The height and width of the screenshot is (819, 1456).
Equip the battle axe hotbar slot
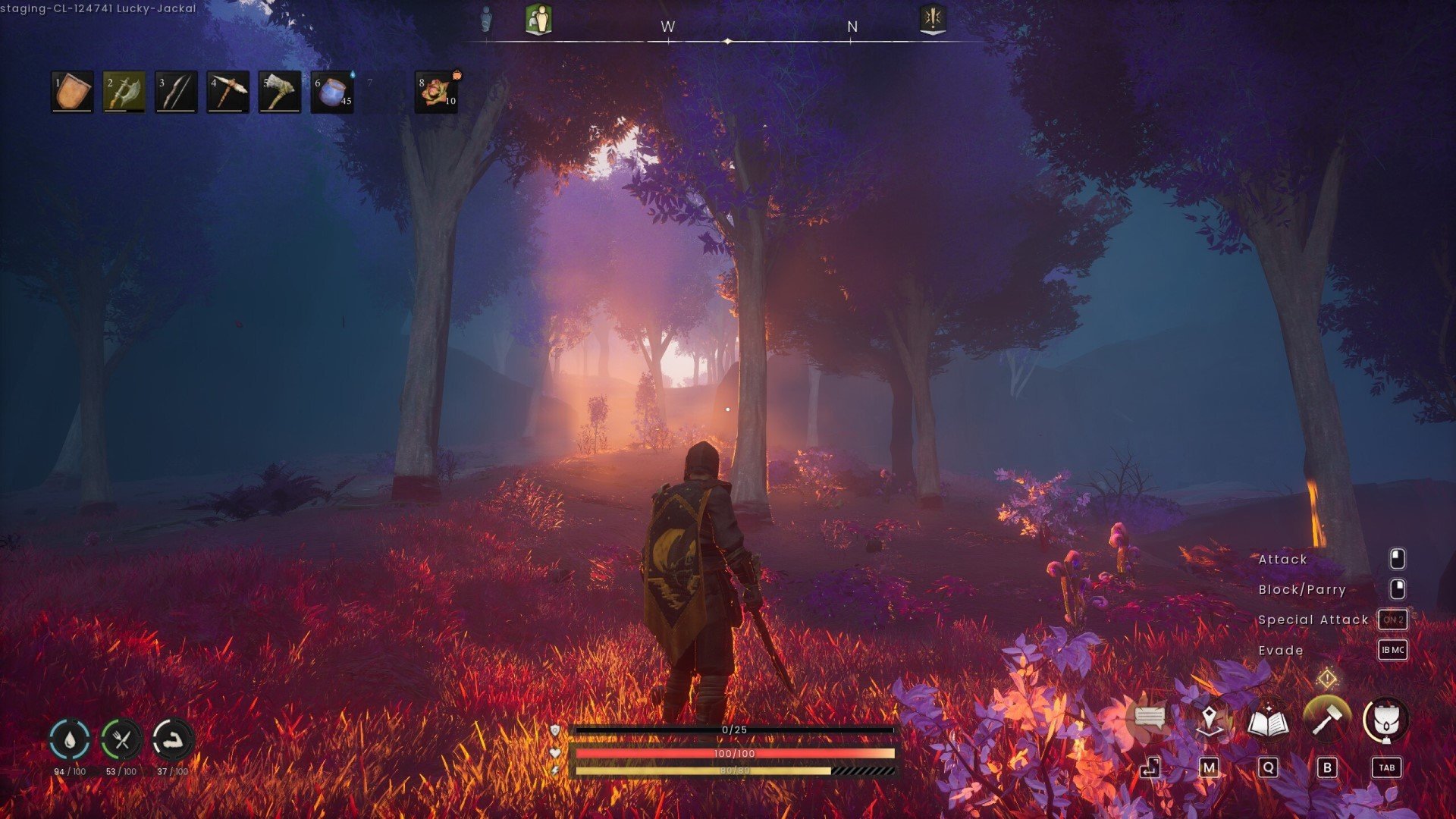[124, 92]
